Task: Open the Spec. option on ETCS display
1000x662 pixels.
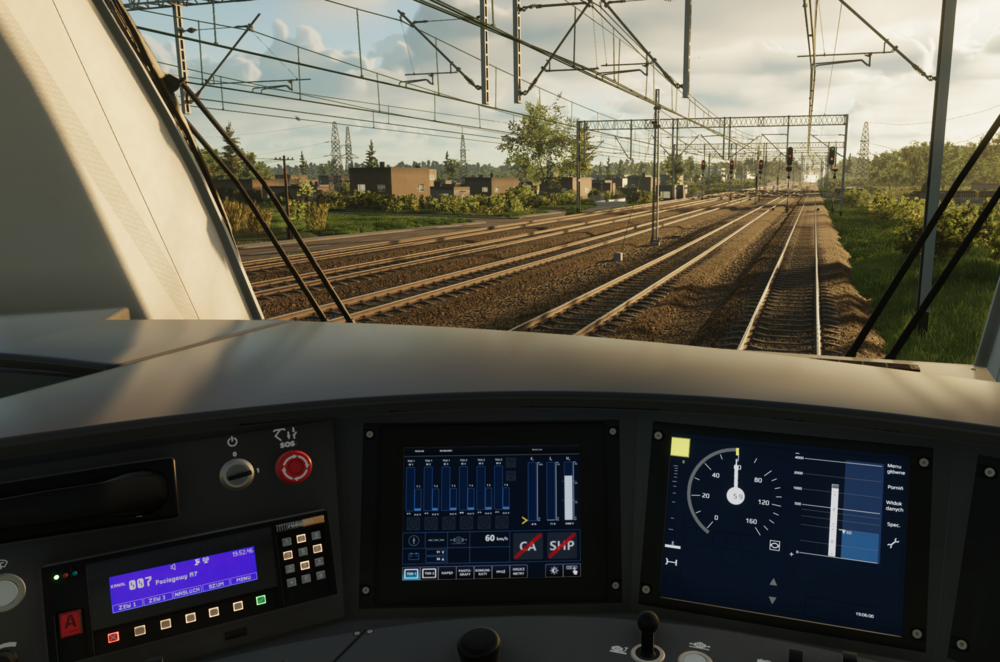Action: coord(894,524)
